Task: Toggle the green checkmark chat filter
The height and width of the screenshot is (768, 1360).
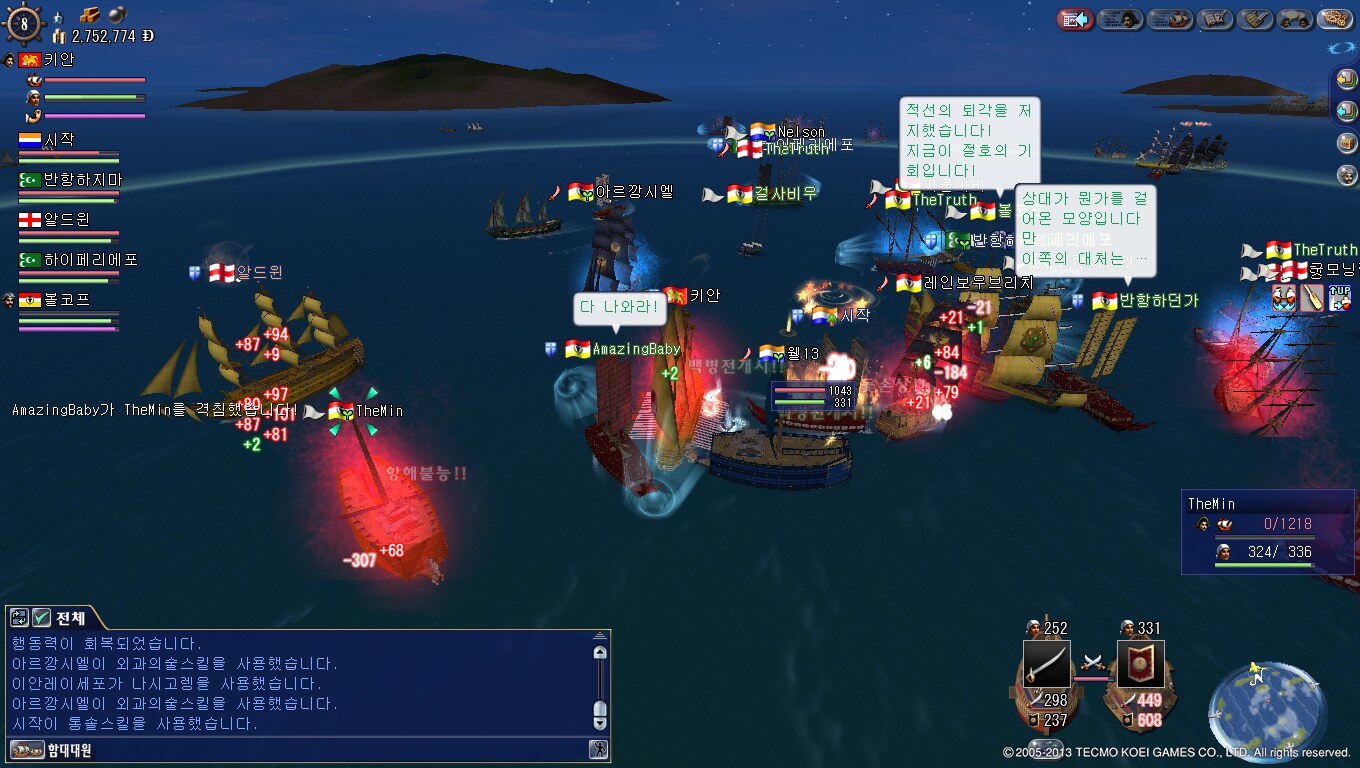Action: 41,618
